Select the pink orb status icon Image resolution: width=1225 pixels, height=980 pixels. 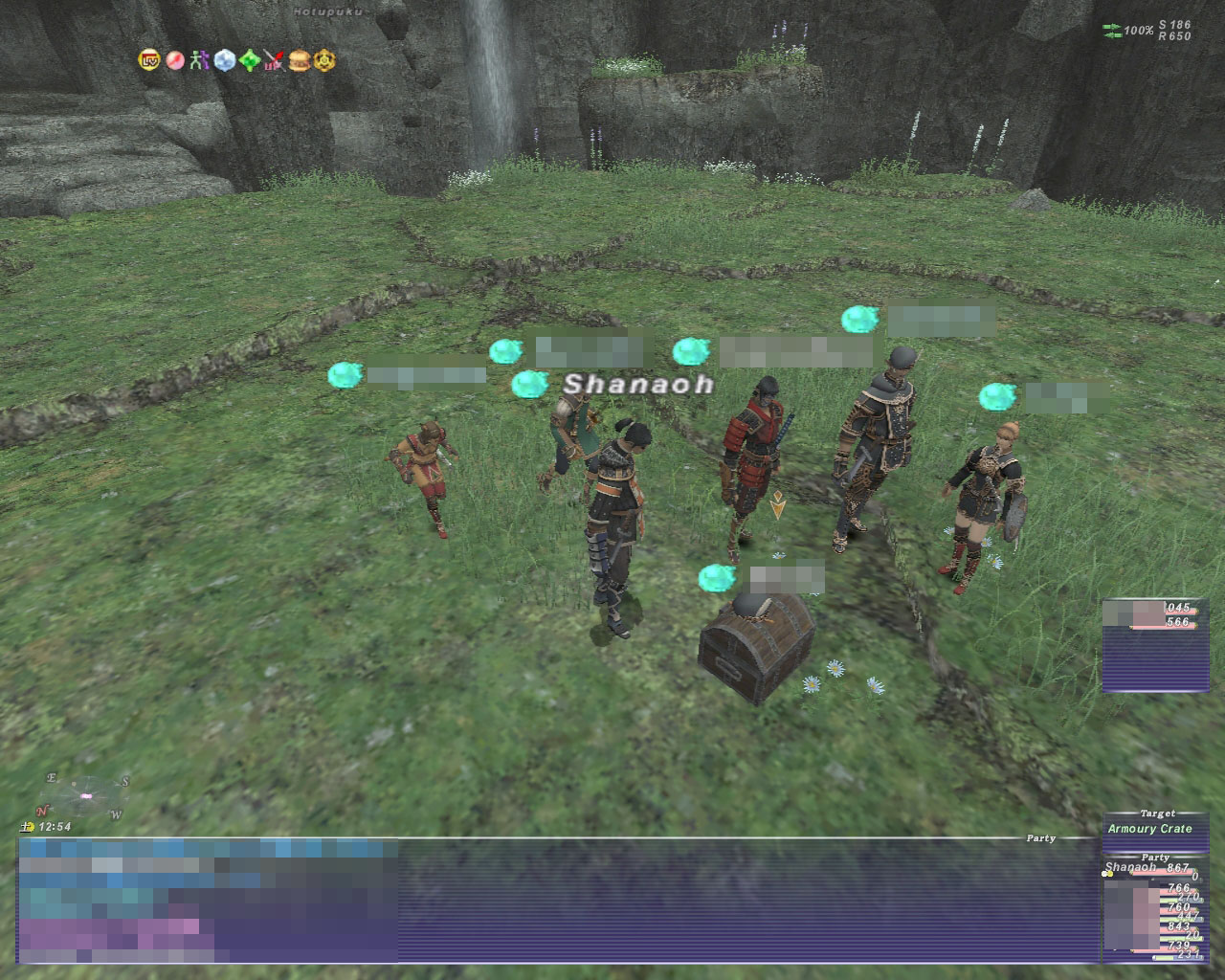[174, 60]
